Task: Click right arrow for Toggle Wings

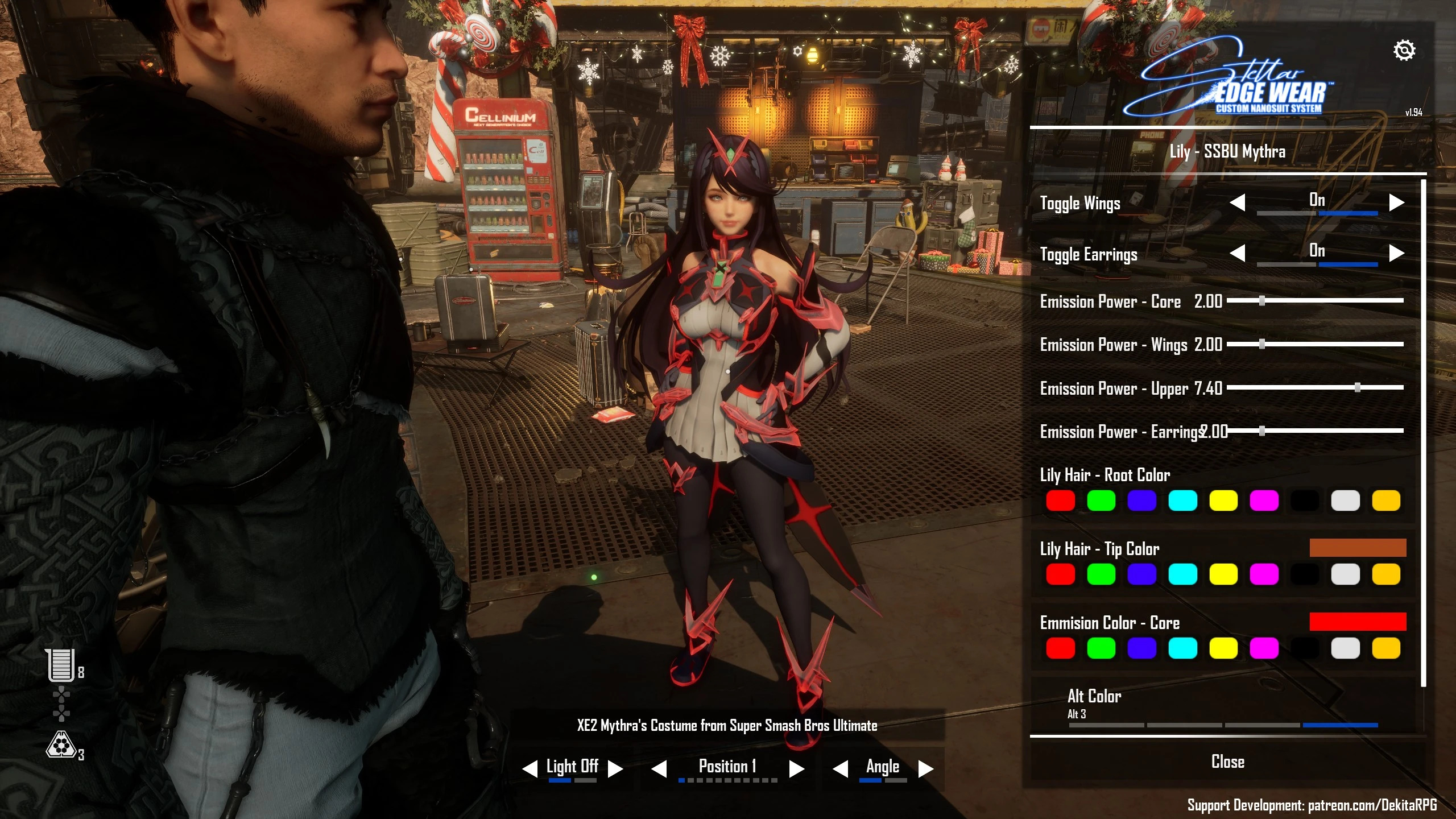Action: click(x=1396, y=202)
